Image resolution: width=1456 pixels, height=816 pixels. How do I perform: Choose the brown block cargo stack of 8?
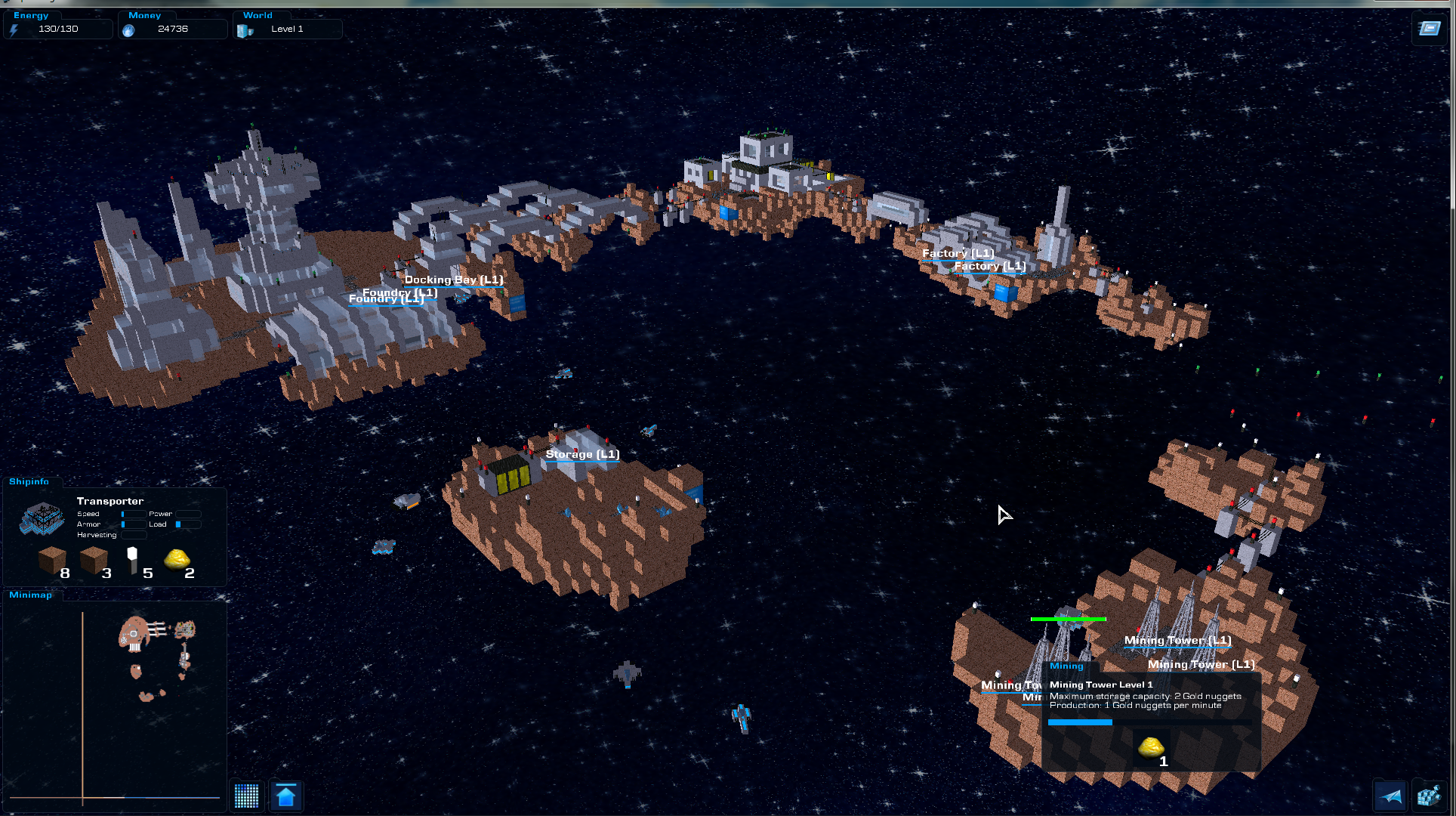(52, 560)
